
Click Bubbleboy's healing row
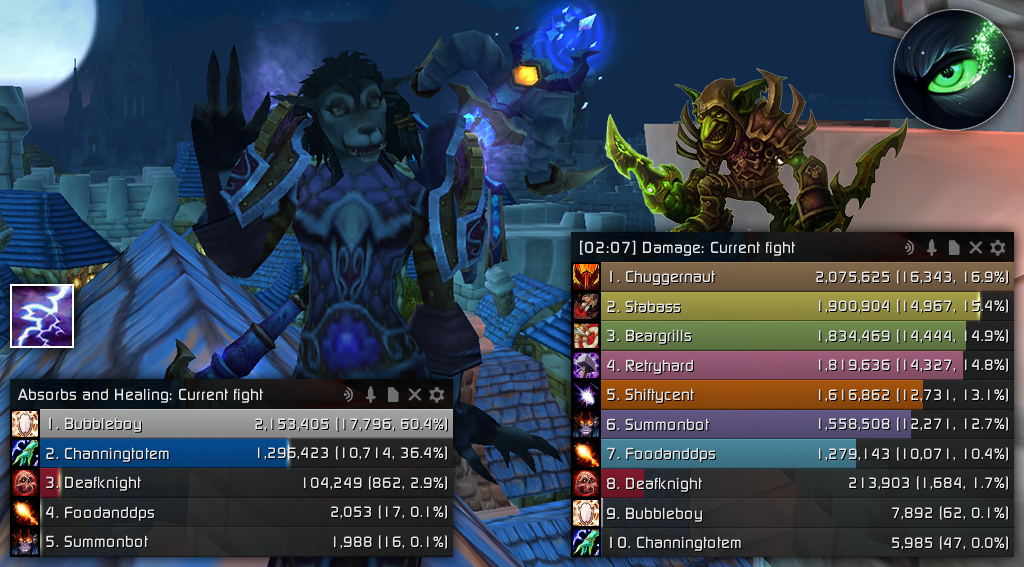(x=232, y=424)
